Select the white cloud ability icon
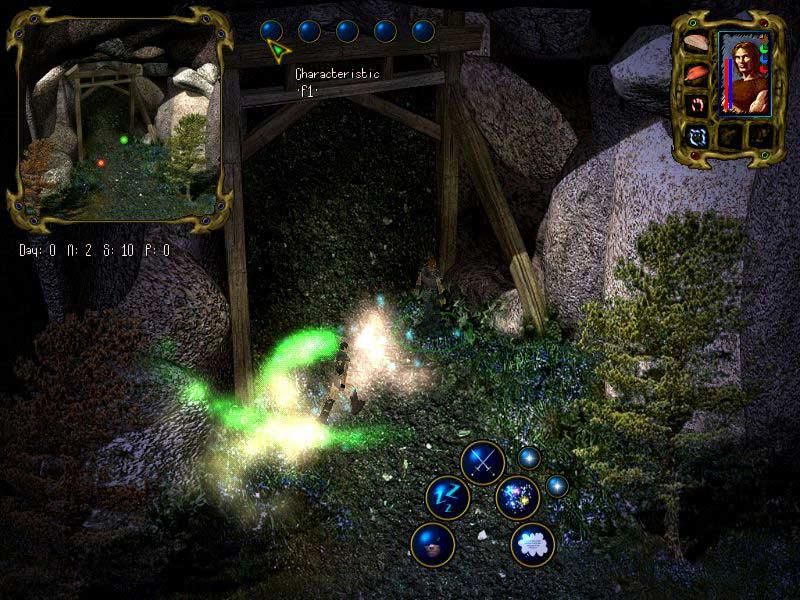This screenshot has height=600, width=800. [532, 544]
